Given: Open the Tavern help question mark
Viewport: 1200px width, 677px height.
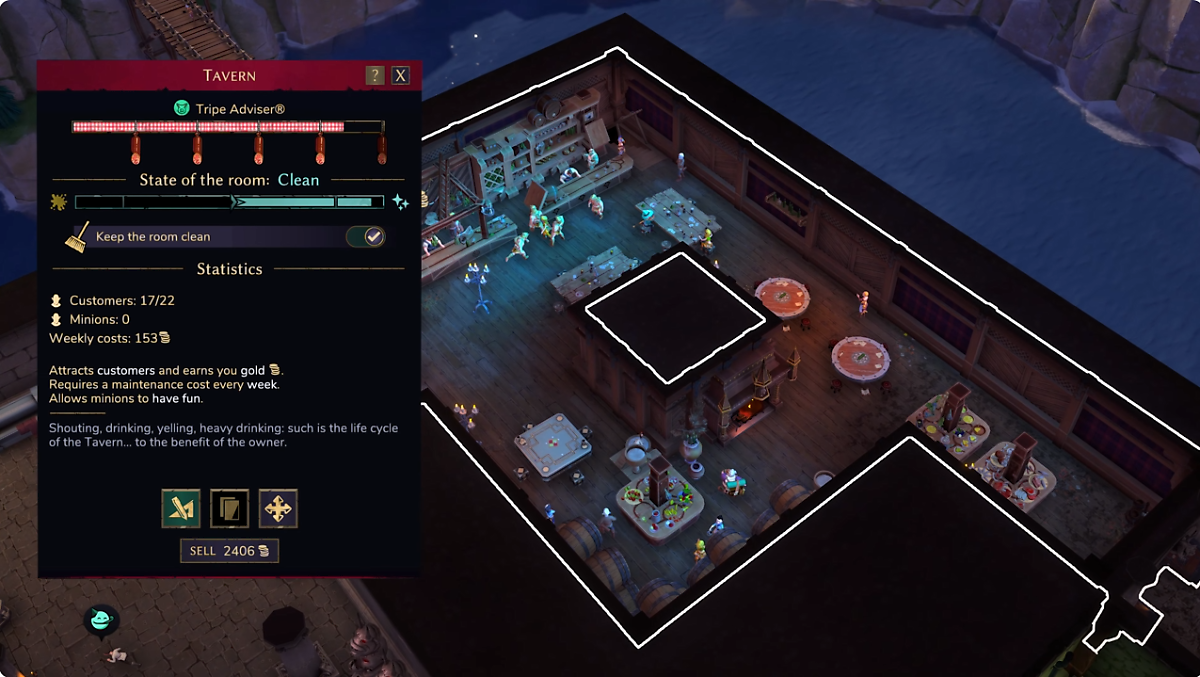Looking at the screenshot, I should pyautogui.click(x=375, y=76).
